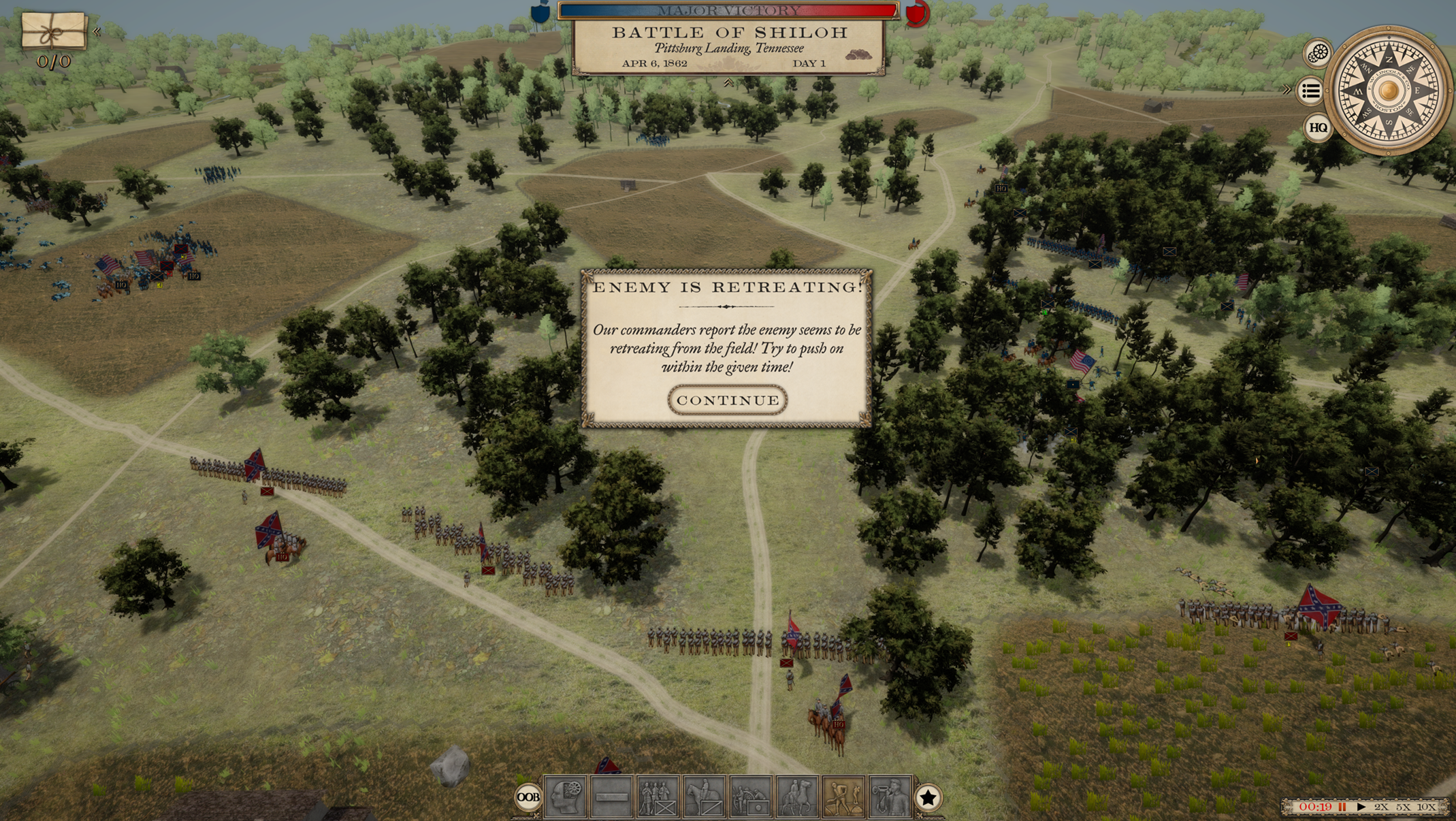Viewport: 1456px width, 821px height.
Task: Open the list menu button
Action: click(1311, 91)
